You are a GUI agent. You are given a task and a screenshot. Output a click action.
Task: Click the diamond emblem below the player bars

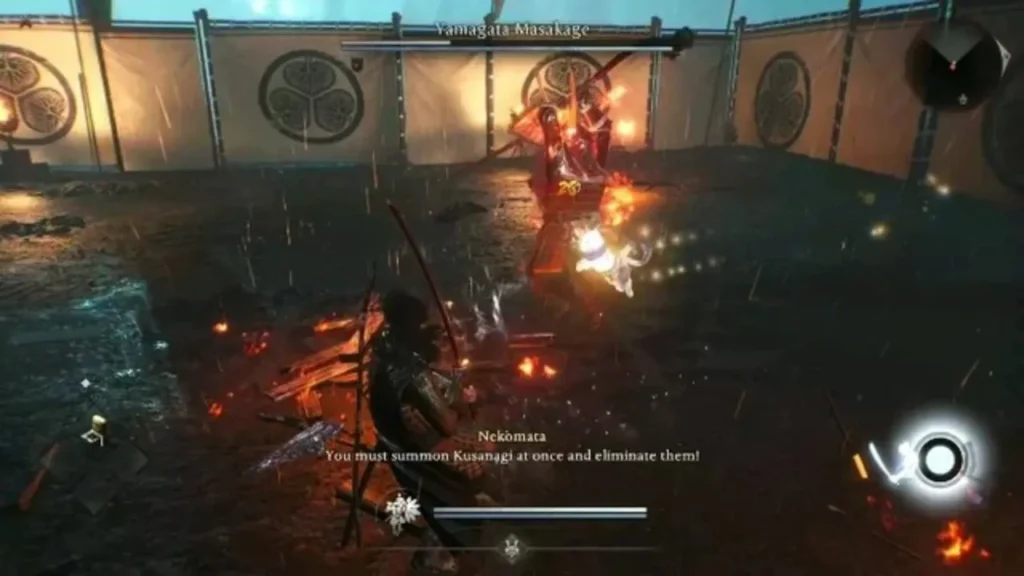tap(512, 546)
